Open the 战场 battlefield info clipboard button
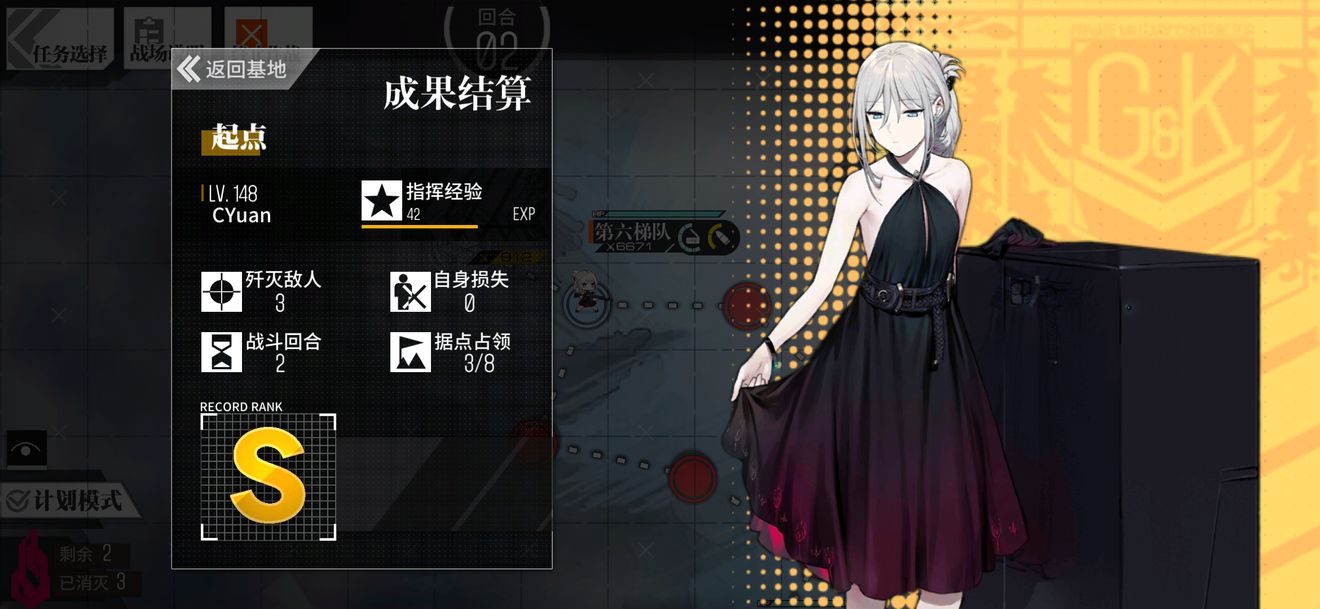1320x609 pixels. [148, 39]
